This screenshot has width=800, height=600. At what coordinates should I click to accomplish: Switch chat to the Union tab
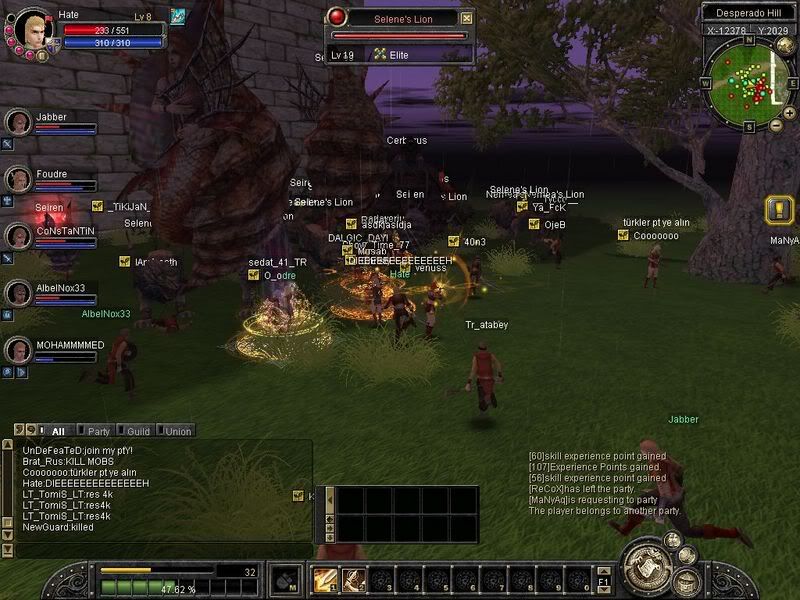click(177, 431)
